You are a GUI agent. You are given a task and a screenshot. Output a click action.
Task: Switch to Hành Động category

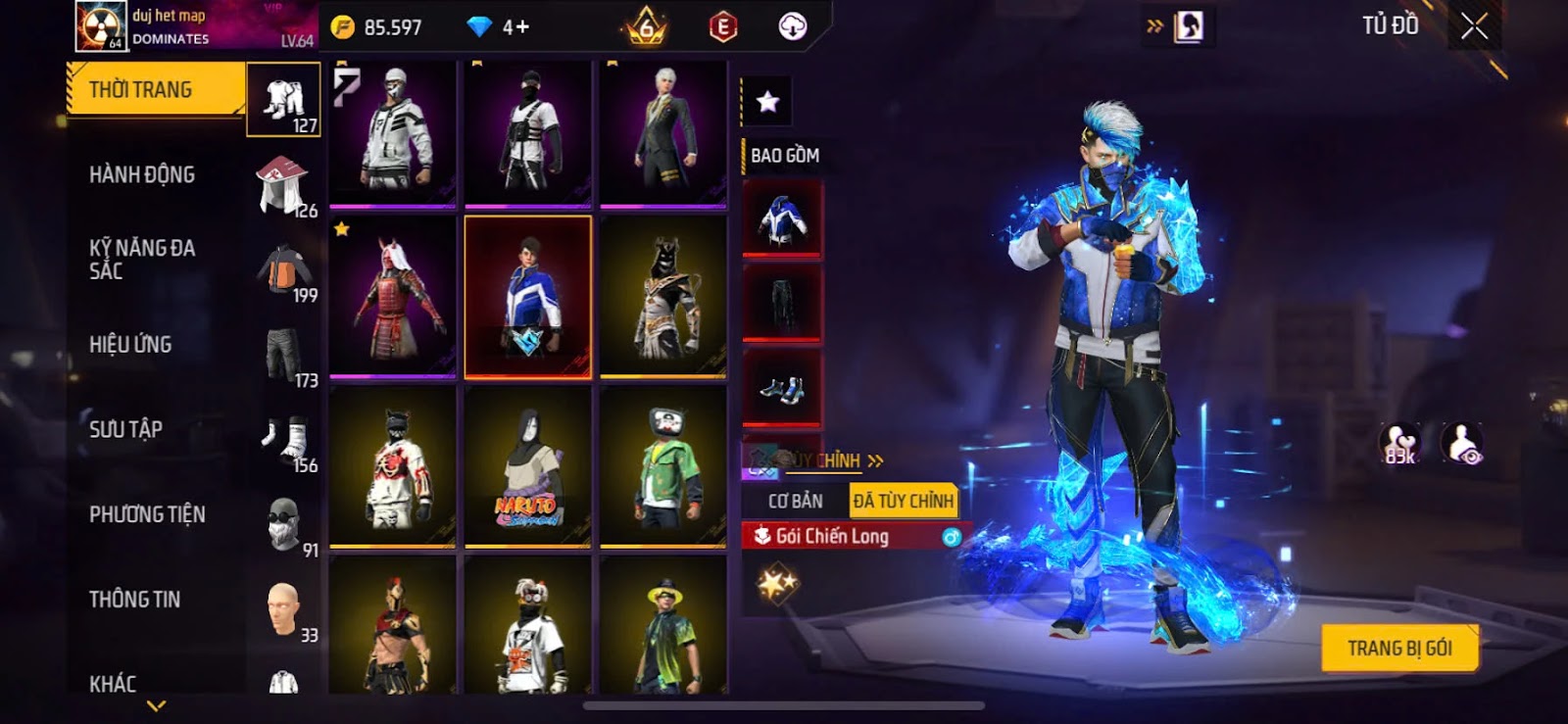click(x=142, y=175)
